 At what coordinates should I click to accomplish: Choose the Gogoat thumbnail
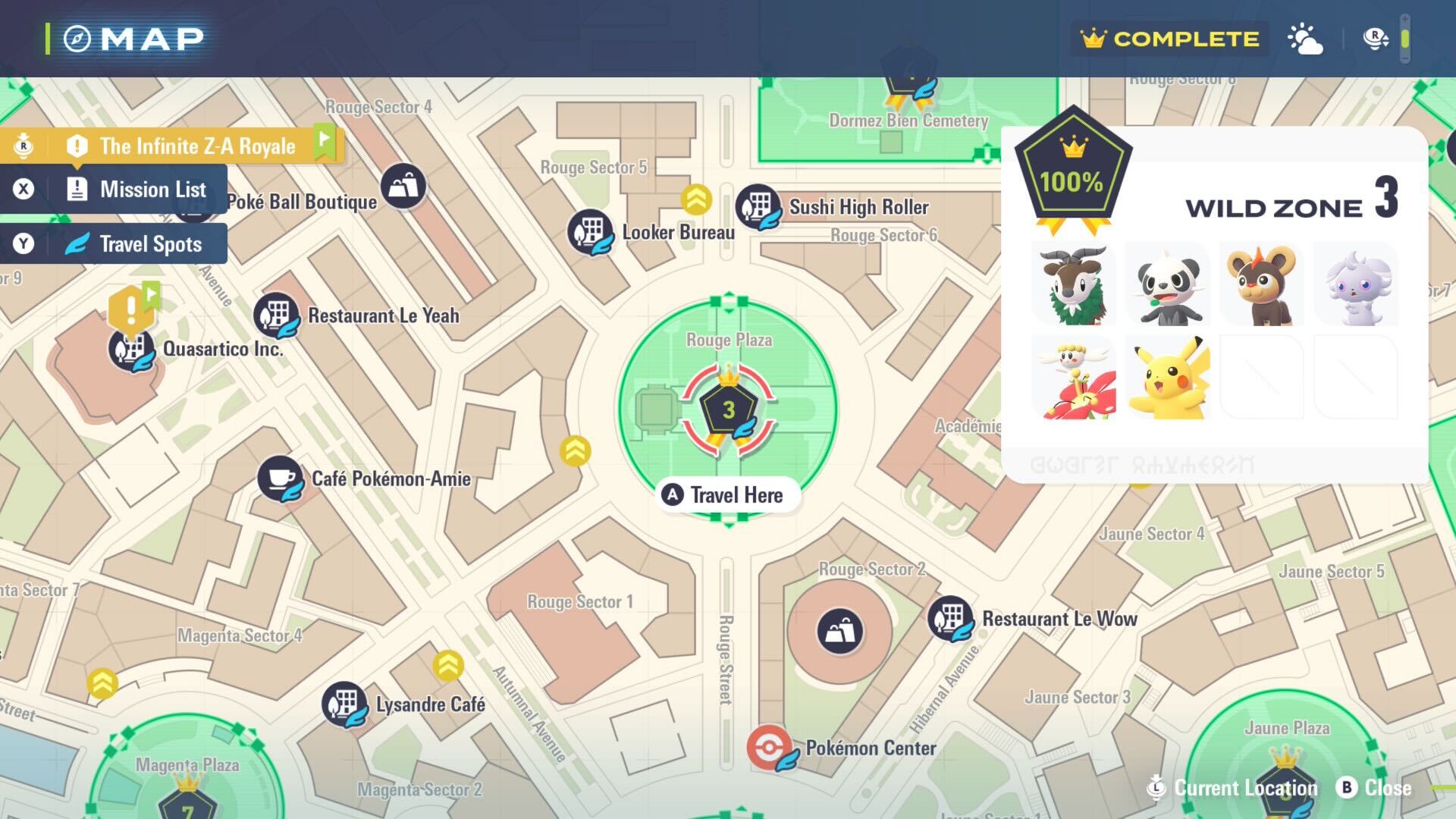click(x=1074, y=284)
